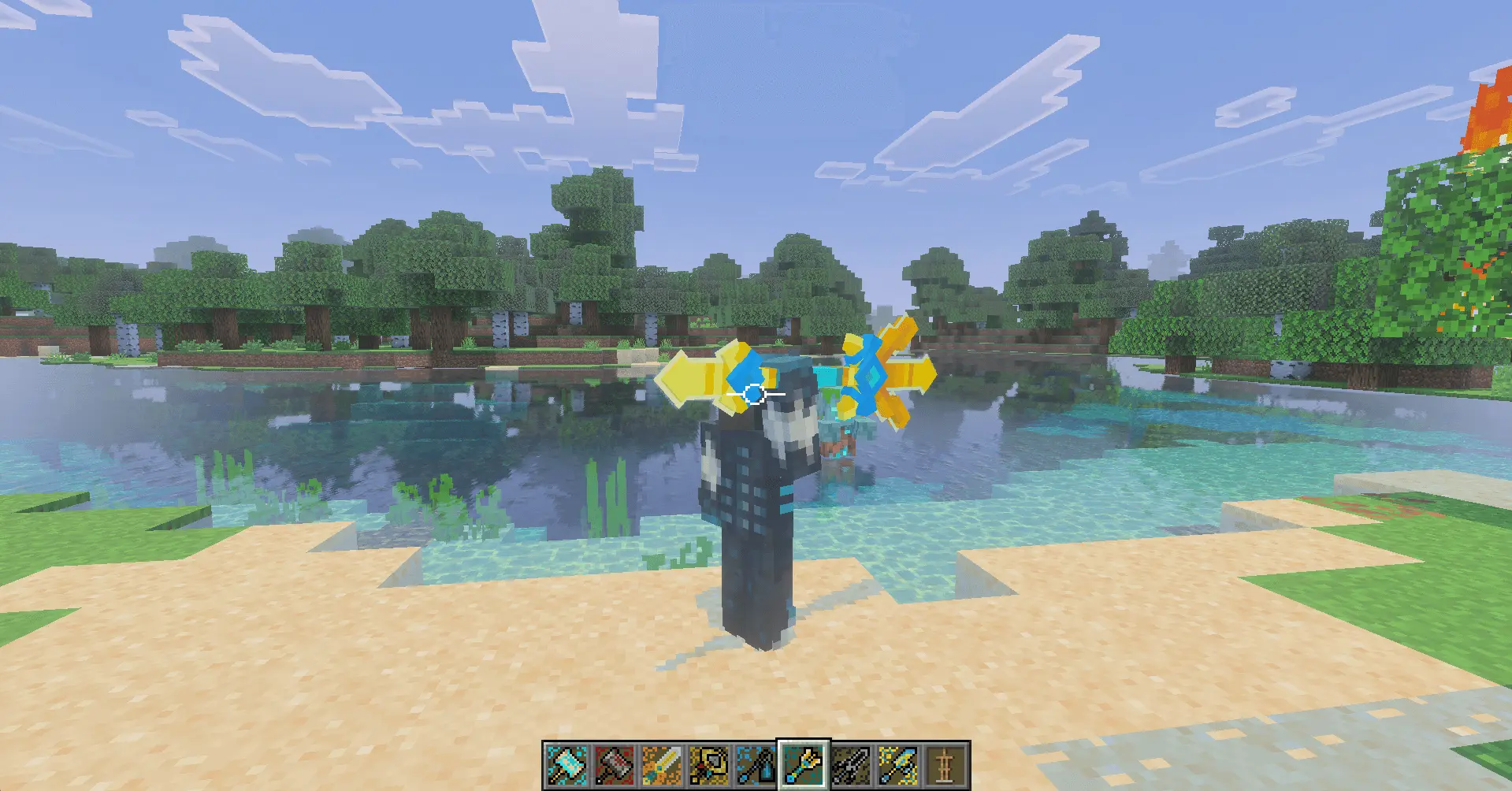Select the blue-and-yellow spear slot
Image resolution: width=1512 pixels, height=791 pixels.
coord(898,765)
